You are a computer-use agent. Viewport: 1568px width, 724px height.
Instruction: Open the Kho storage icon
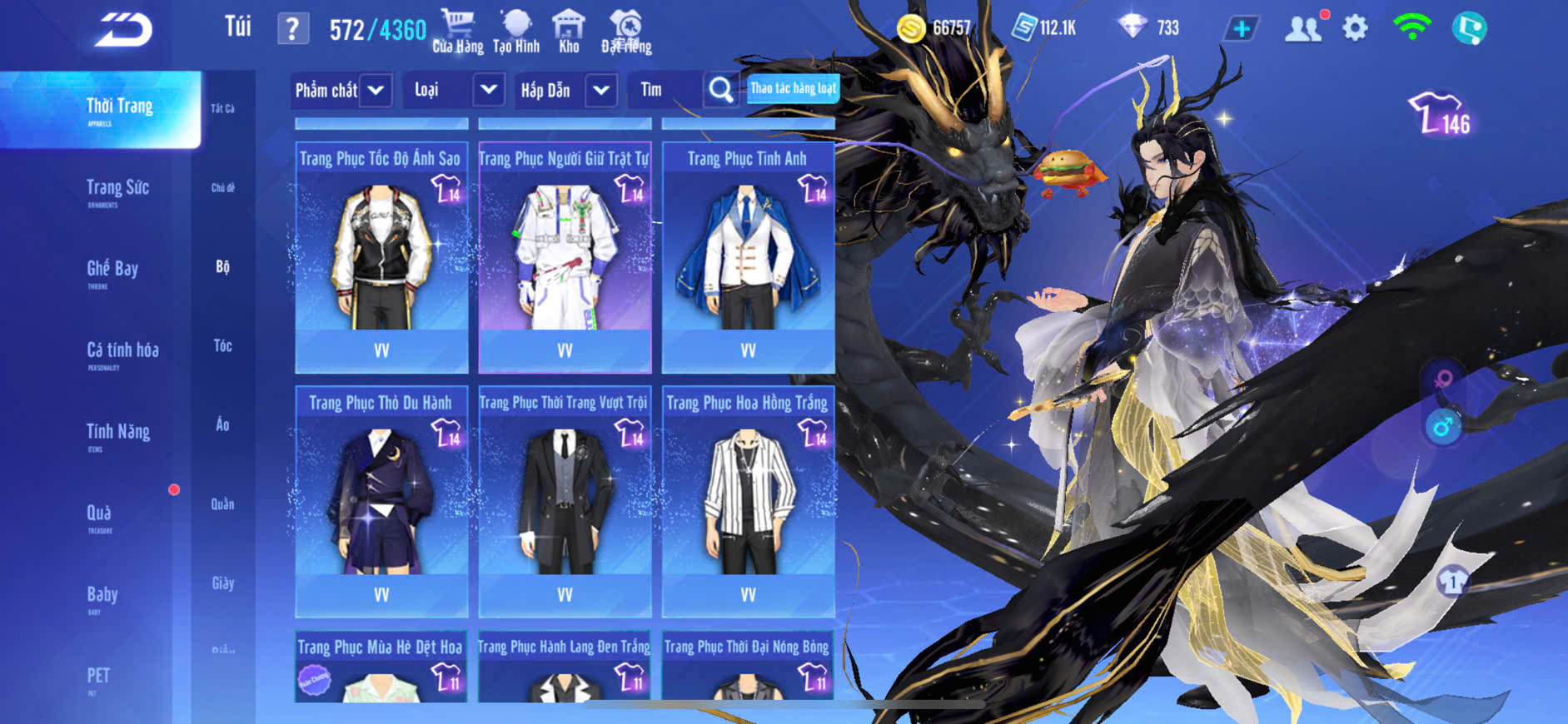(x=569, y=32)
